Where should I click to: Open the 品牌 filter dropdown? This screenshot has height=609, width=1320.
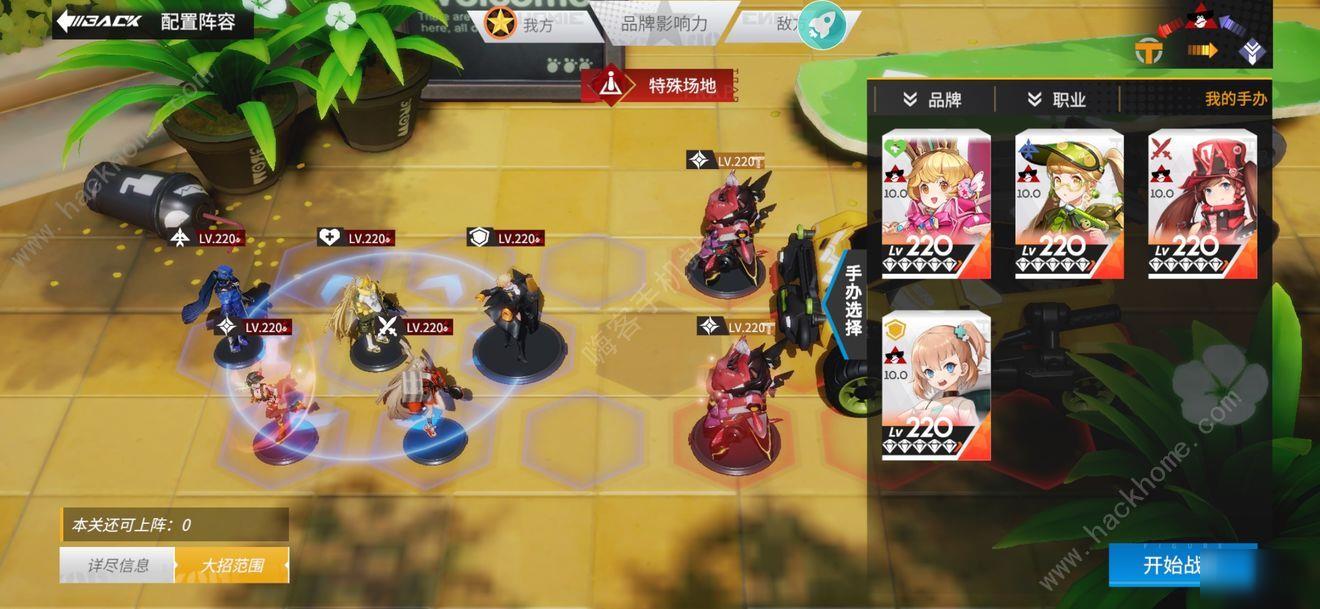[932, 99]
